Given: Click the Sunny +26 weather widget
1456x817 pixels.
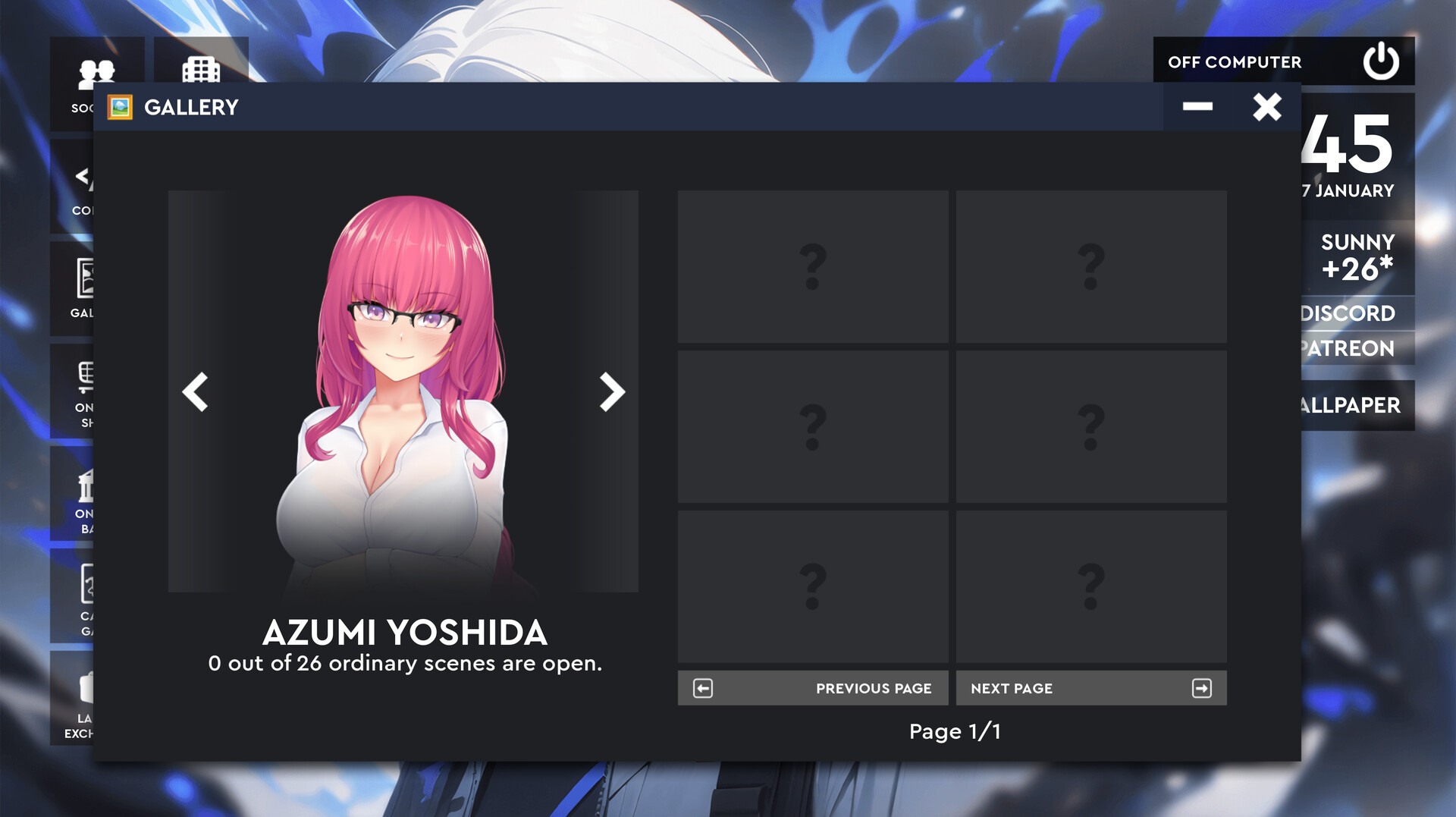Looking at the screenshot, I should pos(1357,256).
